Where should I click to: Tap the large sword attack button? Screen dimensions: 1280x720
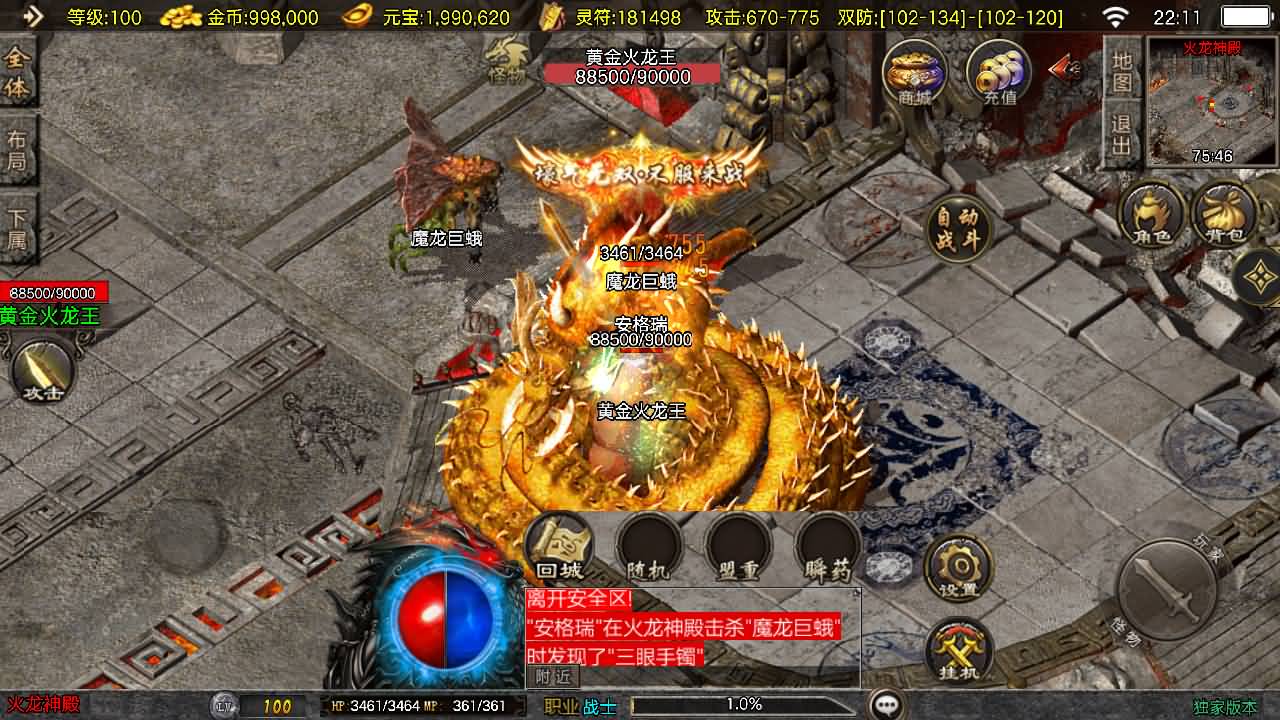[x=1166, y=590]
